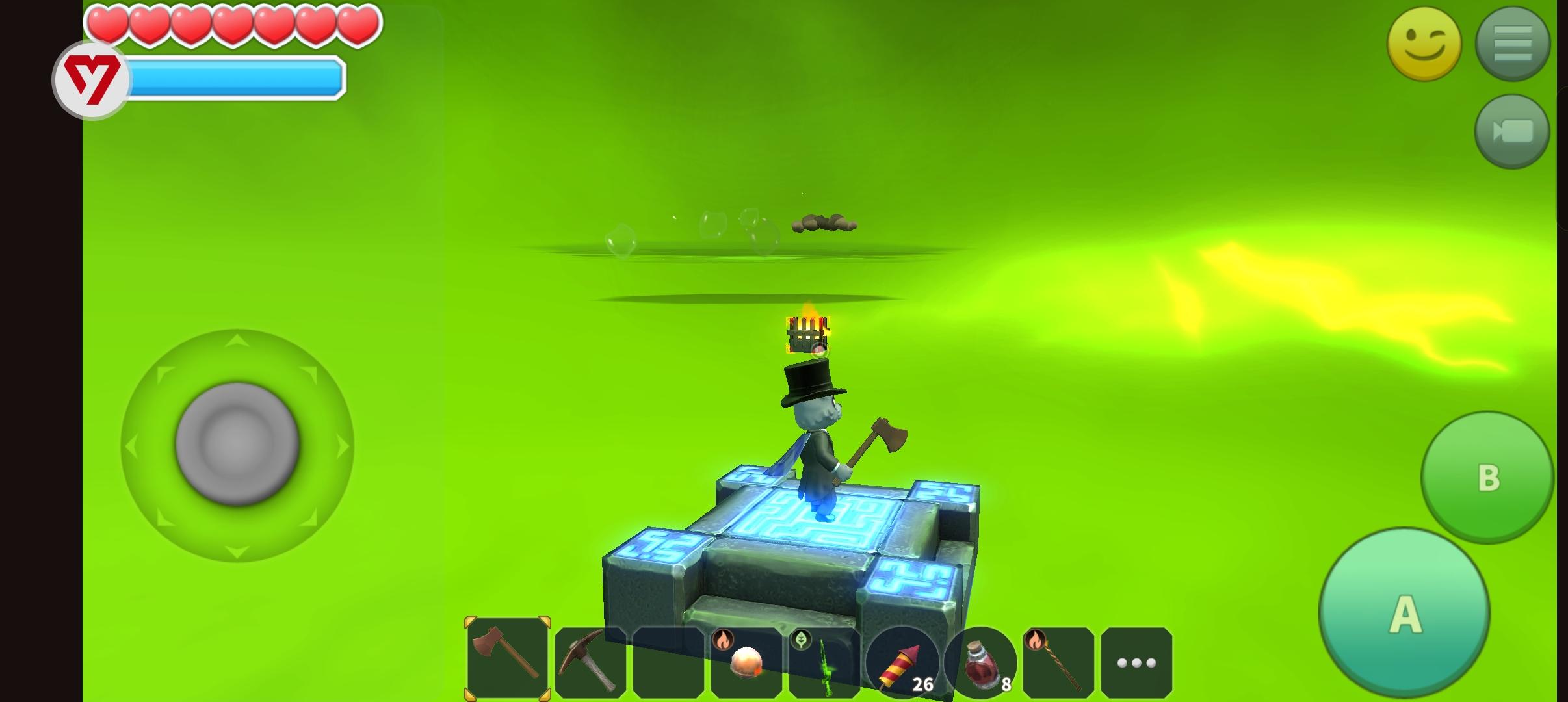Tap the level 7 badge
1568x702 pixels.
coord(93,78)
